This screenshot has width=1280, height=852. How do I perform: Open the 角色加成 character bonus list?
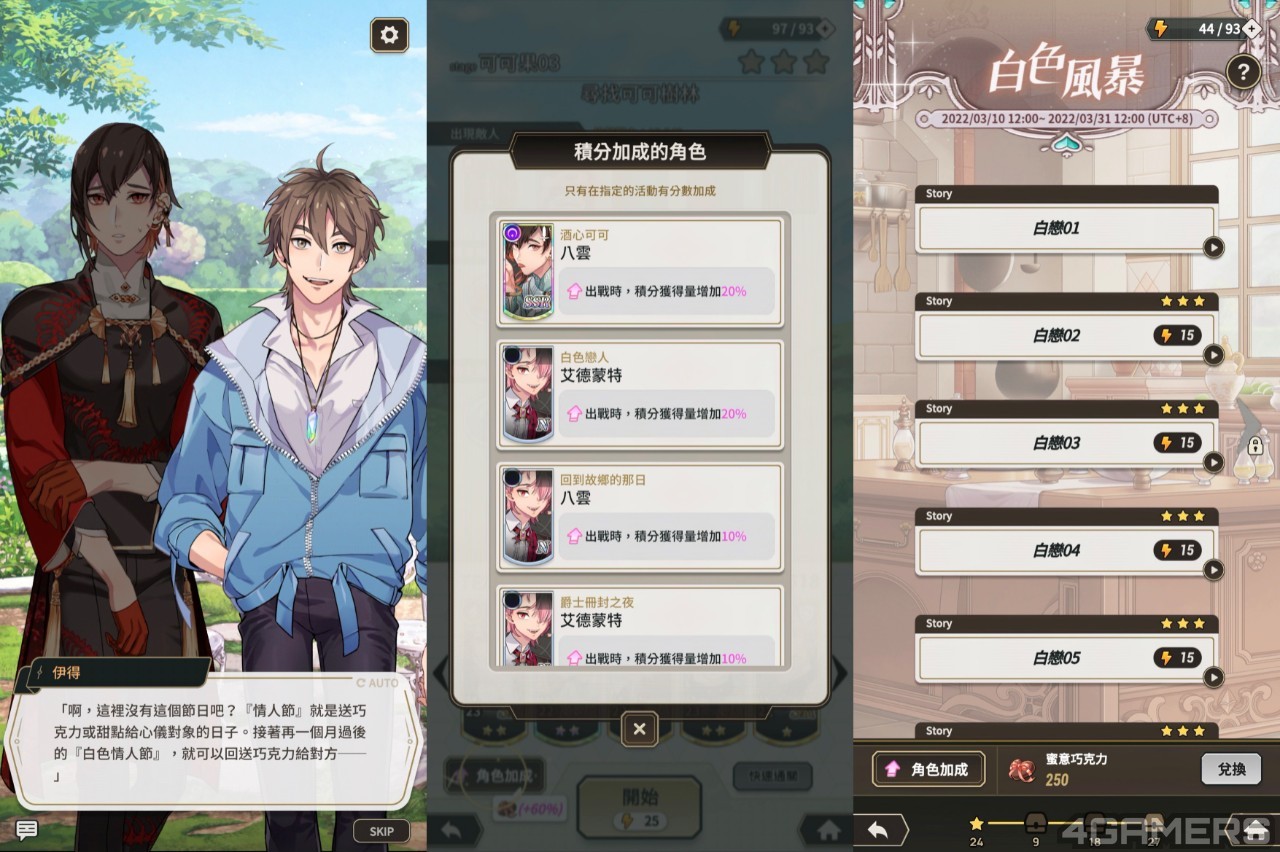click(x=928, y=769)
